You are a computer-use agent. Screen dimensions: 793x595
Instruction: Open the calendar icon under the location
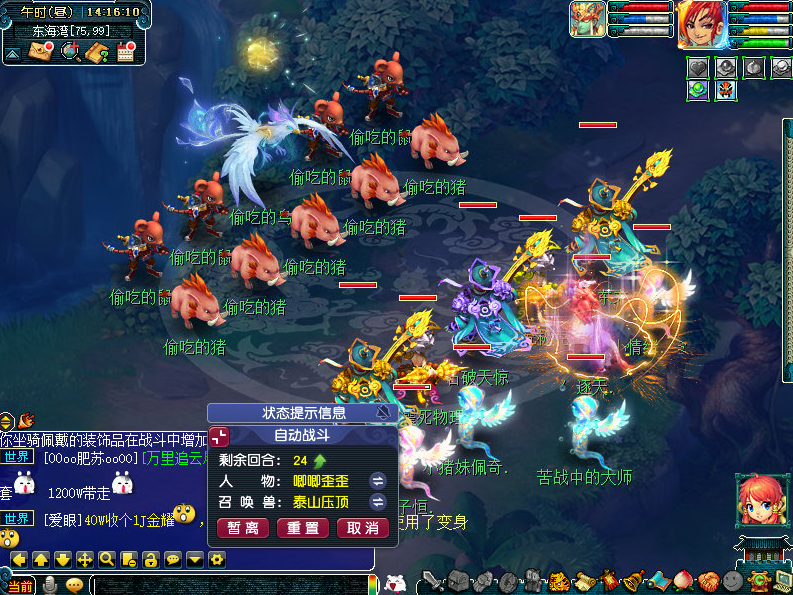pyautogui.click(x=126, y=51)
